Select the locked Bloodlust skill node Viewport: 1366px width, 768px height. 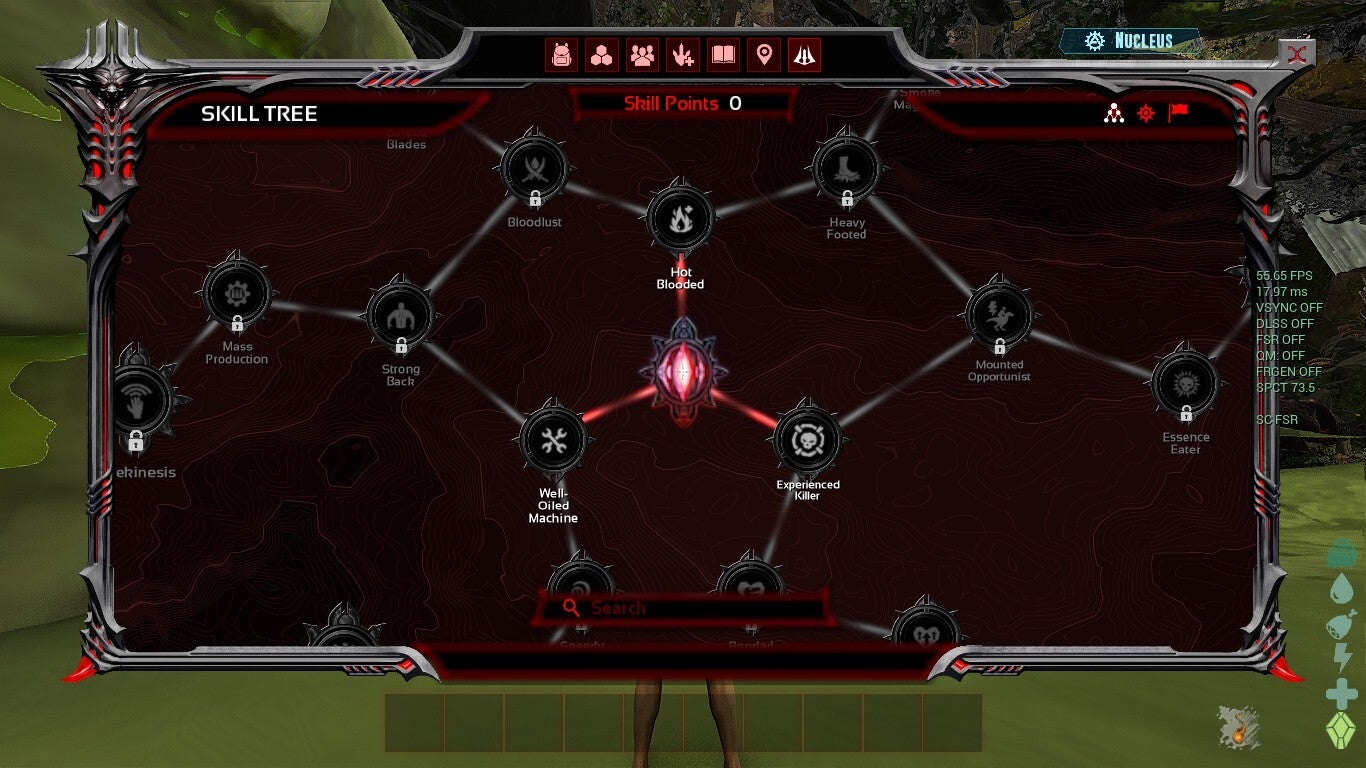(535, 169)
